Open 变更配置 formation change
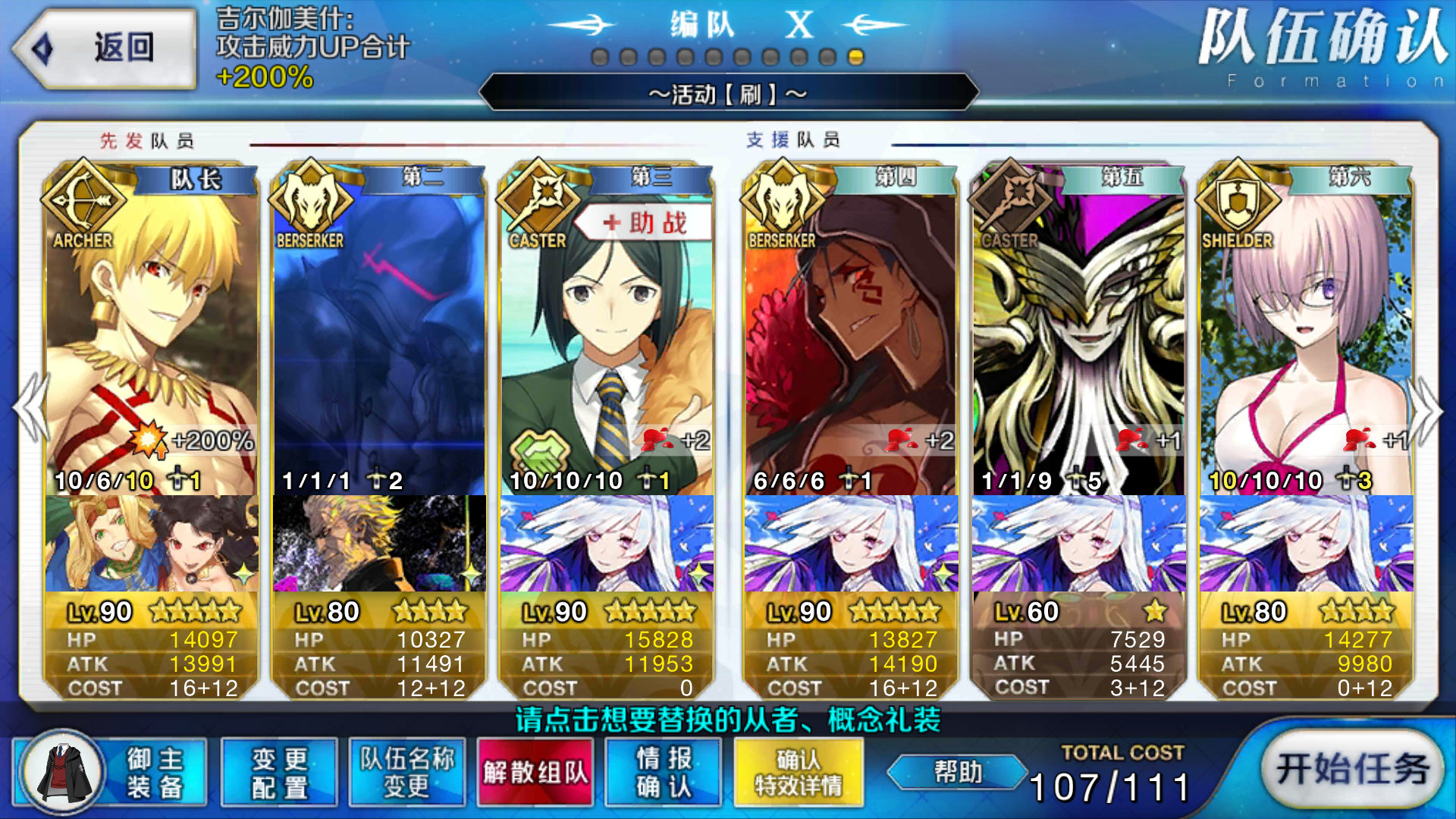This screenshot has width=1456, height=819. (279, 772)
